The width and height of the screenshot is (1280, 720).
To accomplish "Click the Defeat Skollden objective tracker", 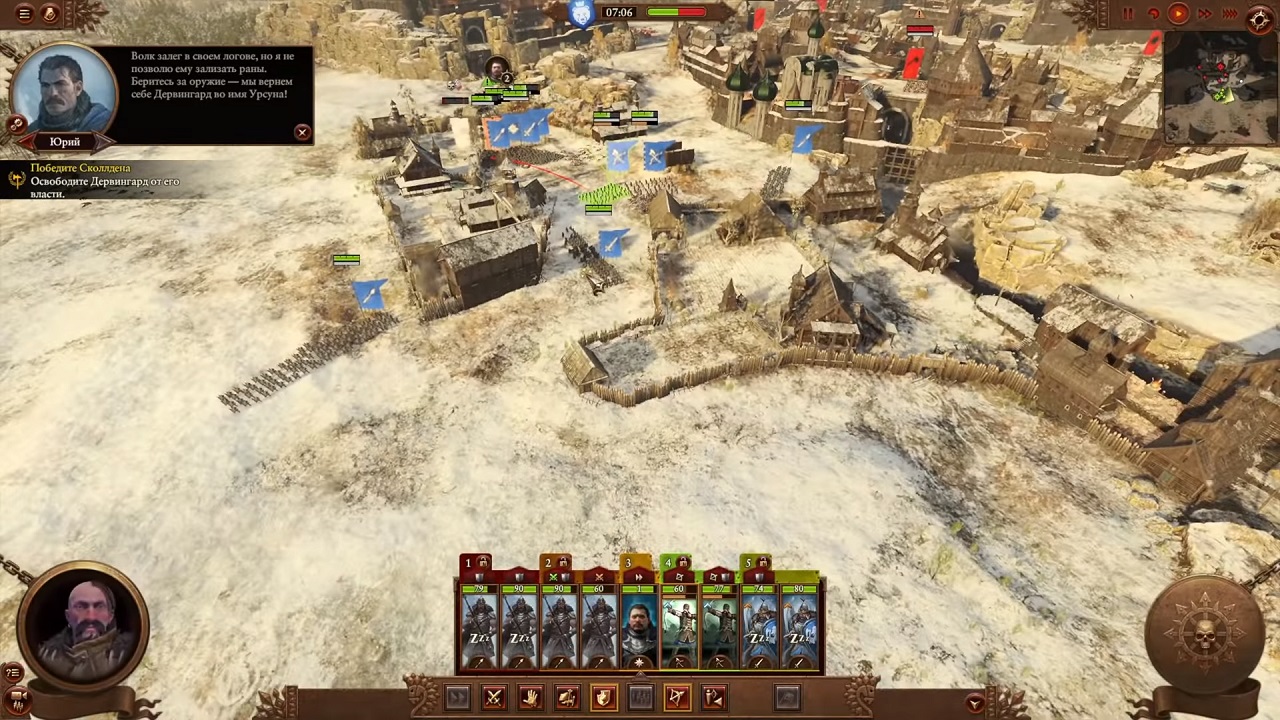I will click(80, 168).
